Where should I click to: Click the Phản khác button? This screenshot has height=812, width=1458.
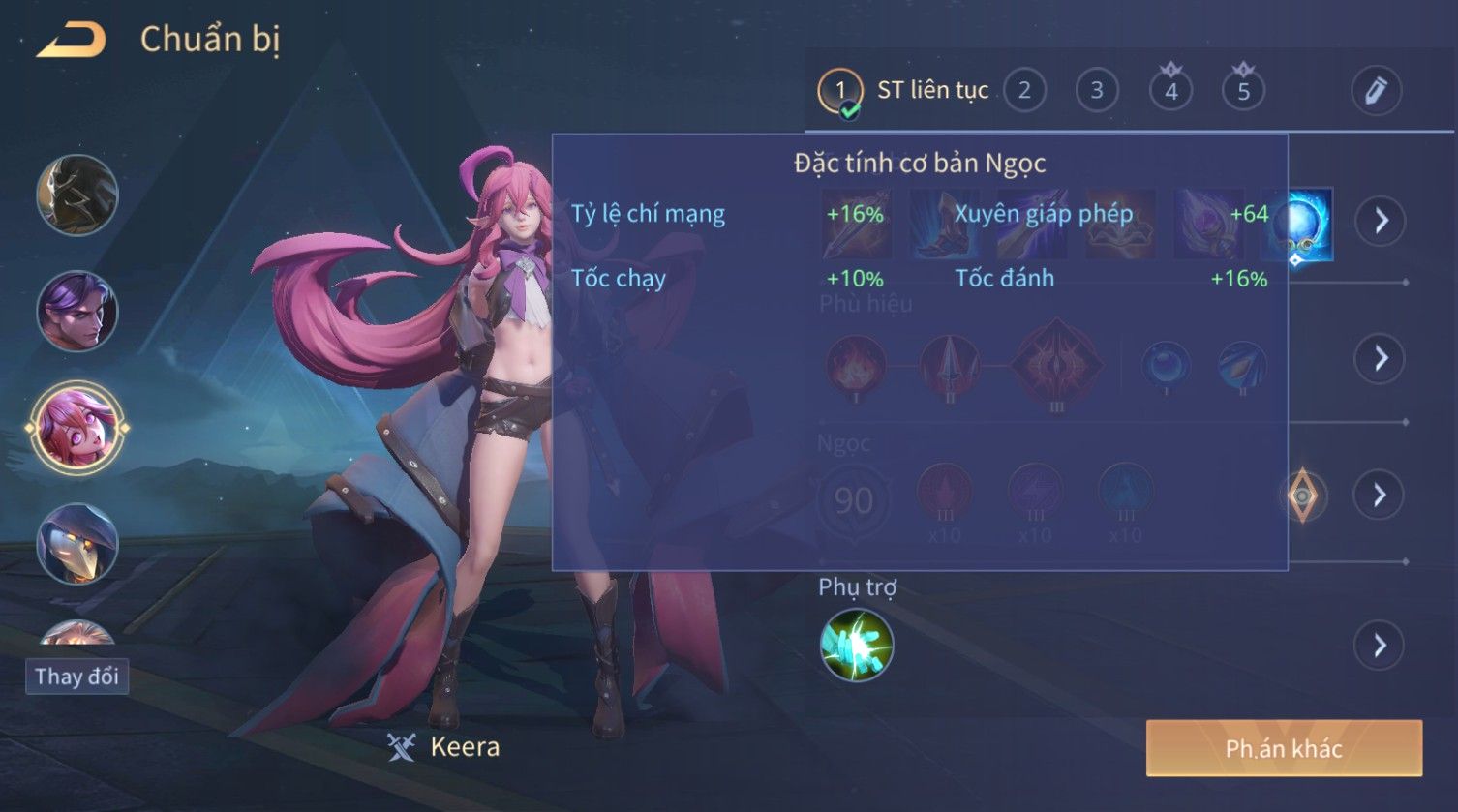coord(1284,748)
